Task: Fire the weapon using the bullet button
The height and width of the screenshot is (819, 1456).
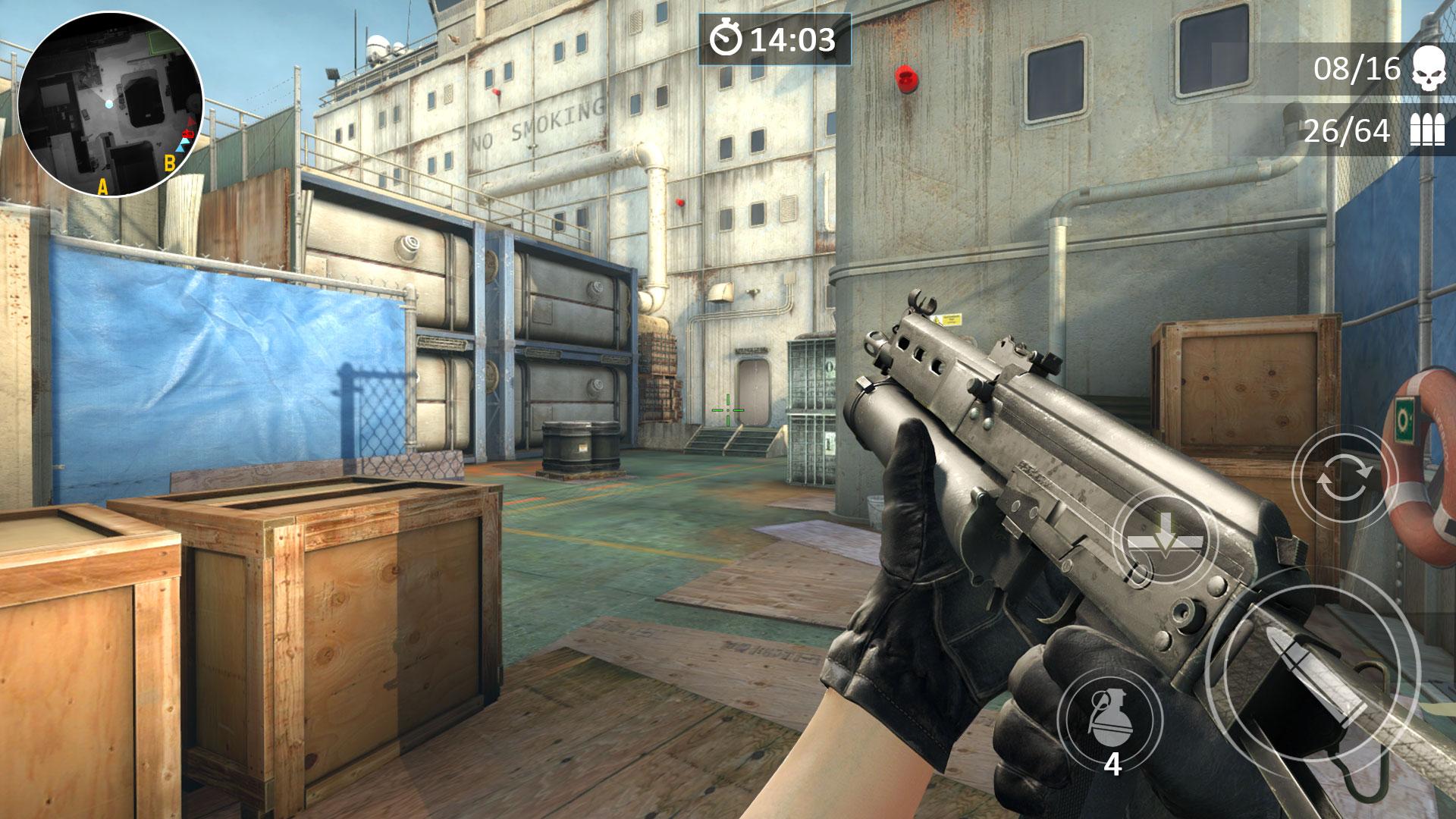Action: click(1312, 675)
